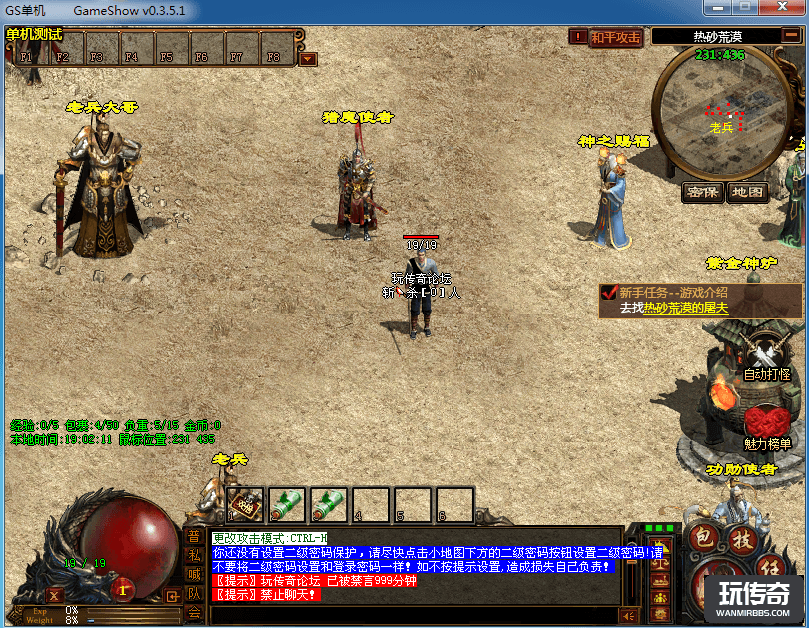Click the red exclamation mark button
The width and height of the screenshot is (809, 628).
[x=578, y=37]
